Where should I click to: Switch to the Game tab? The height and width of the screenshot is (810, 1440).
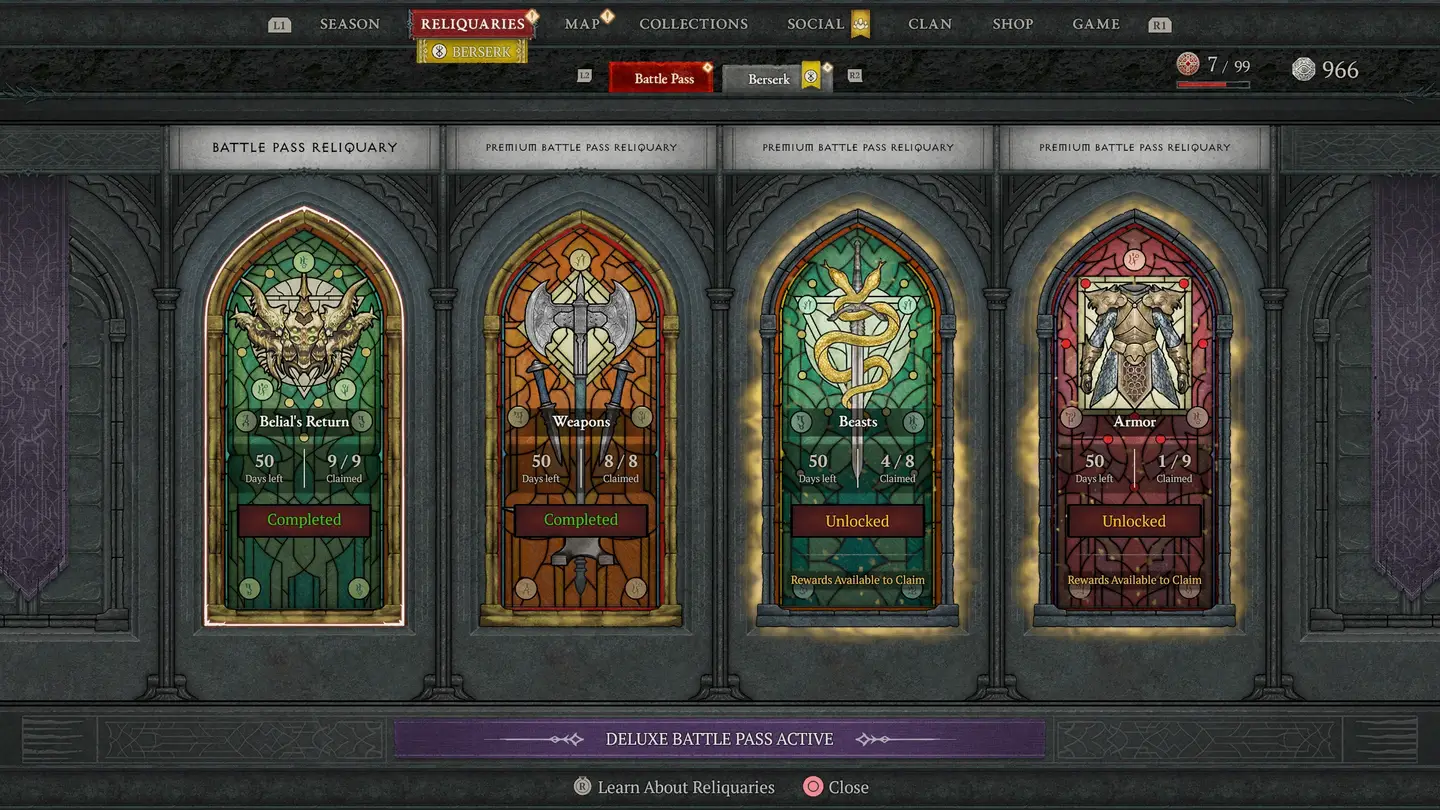(1096, 24)
